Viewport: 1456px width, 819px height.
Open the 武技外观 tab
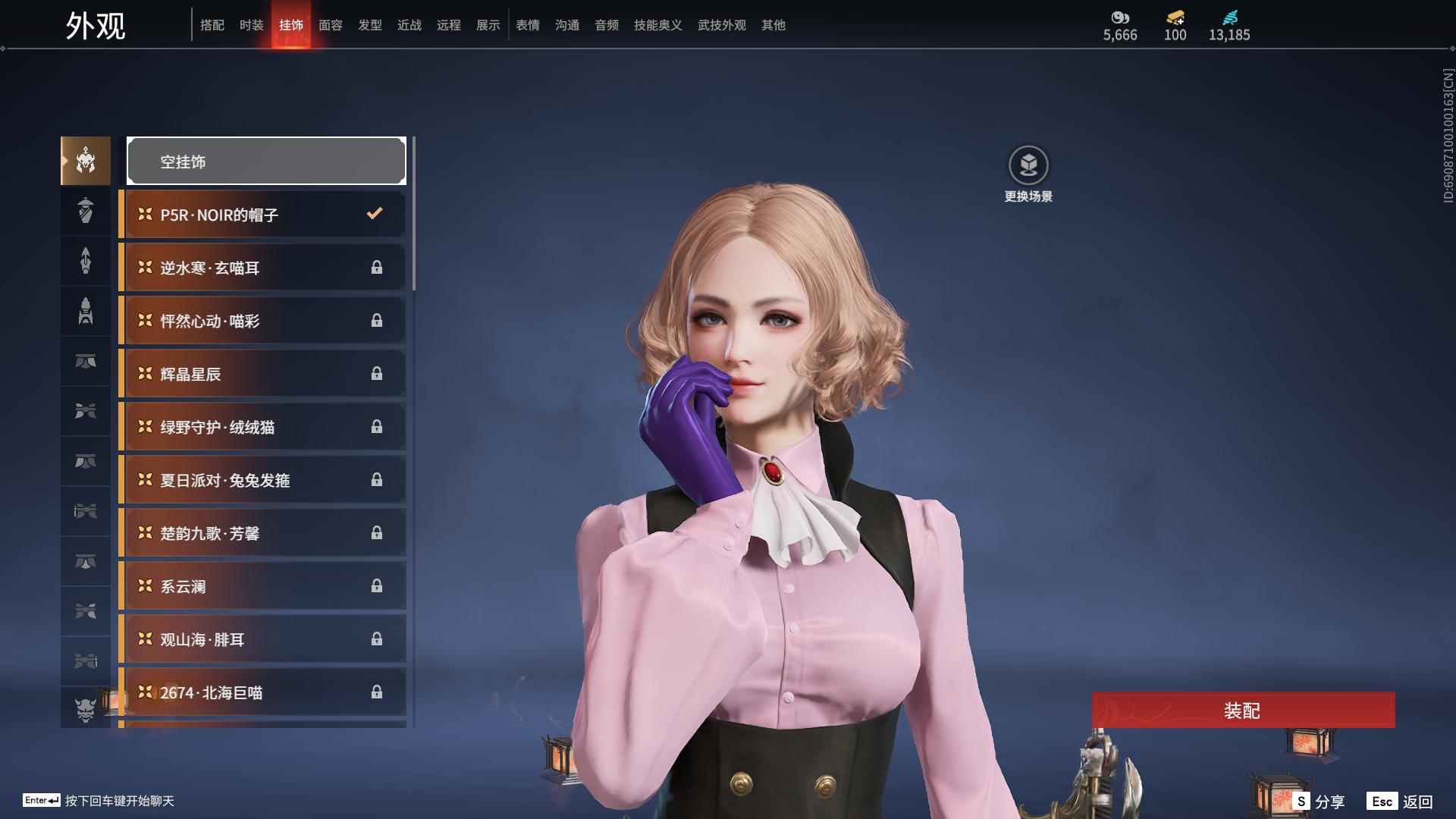point(721,25)
